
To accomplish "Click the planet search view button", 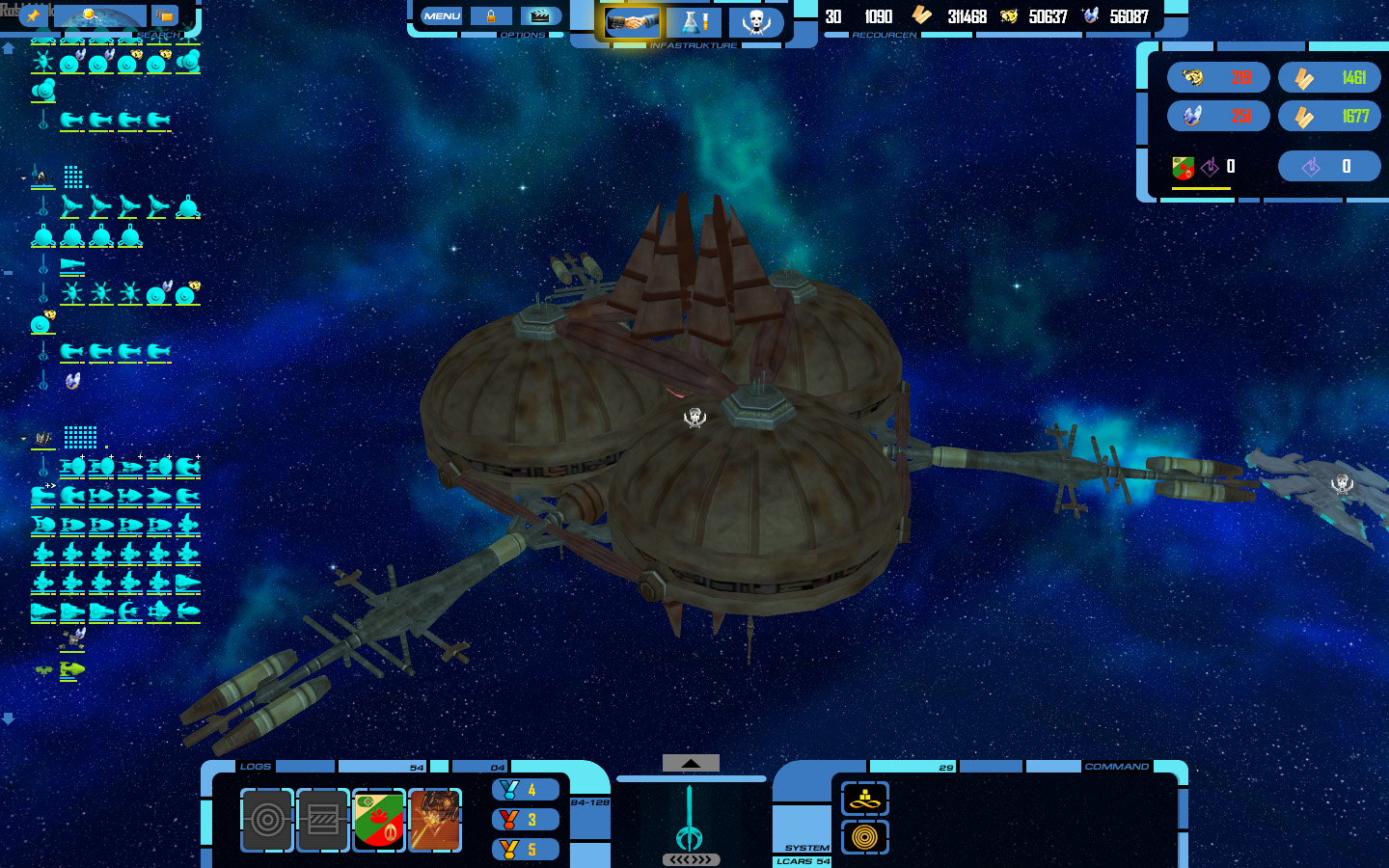I will 100,16.
